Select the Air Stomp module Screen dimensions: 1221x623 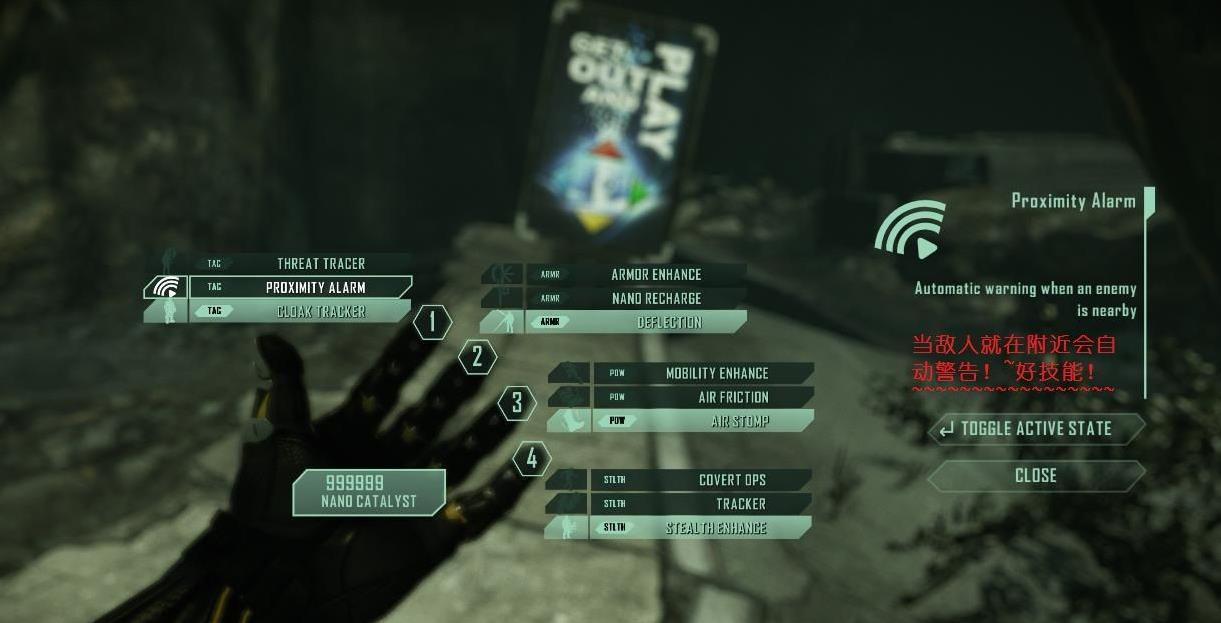tap(738, 422)
